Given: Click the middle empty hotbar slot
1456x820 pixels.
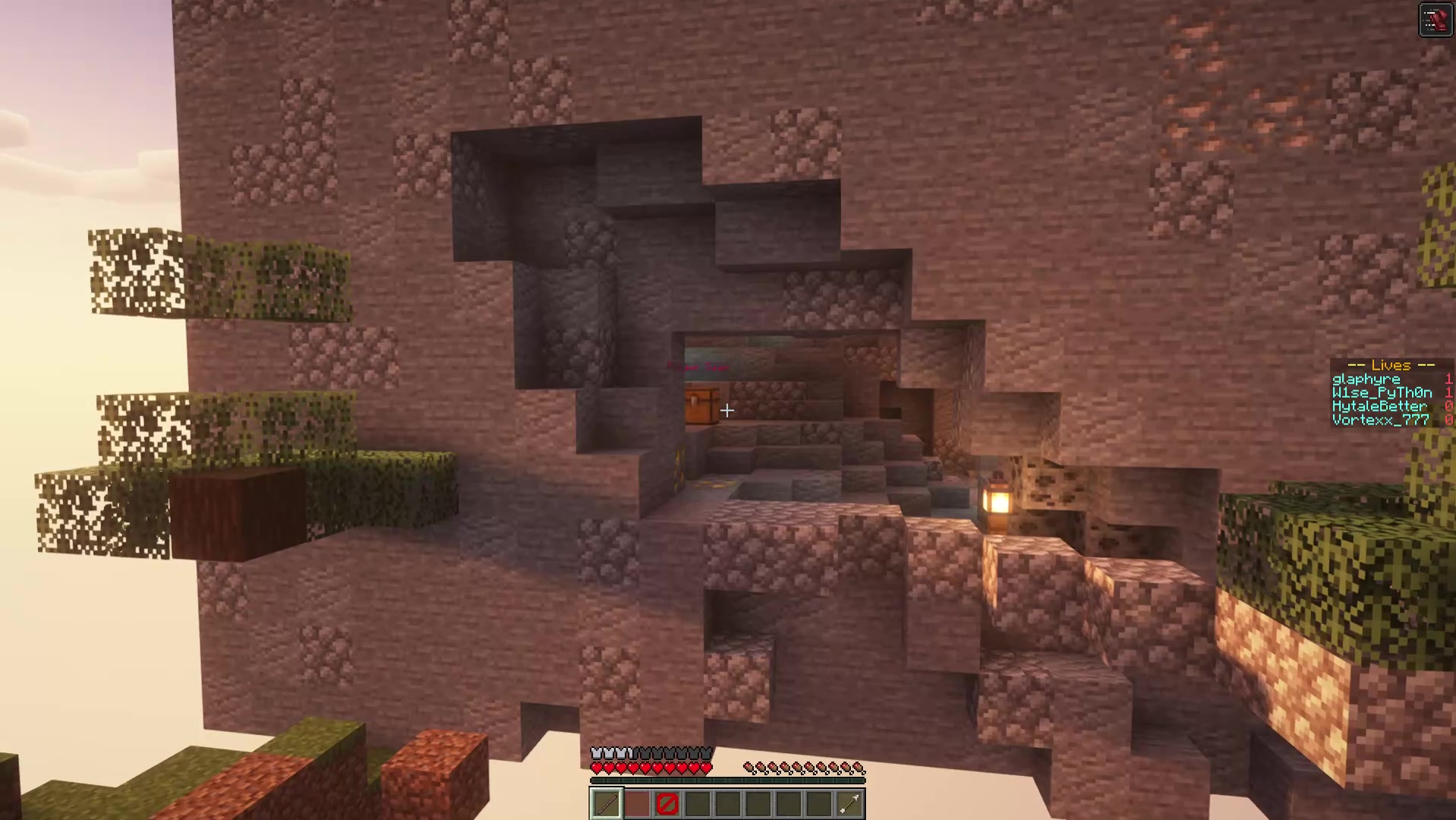Looking at the screenshot, I should [x=727, y=803].
